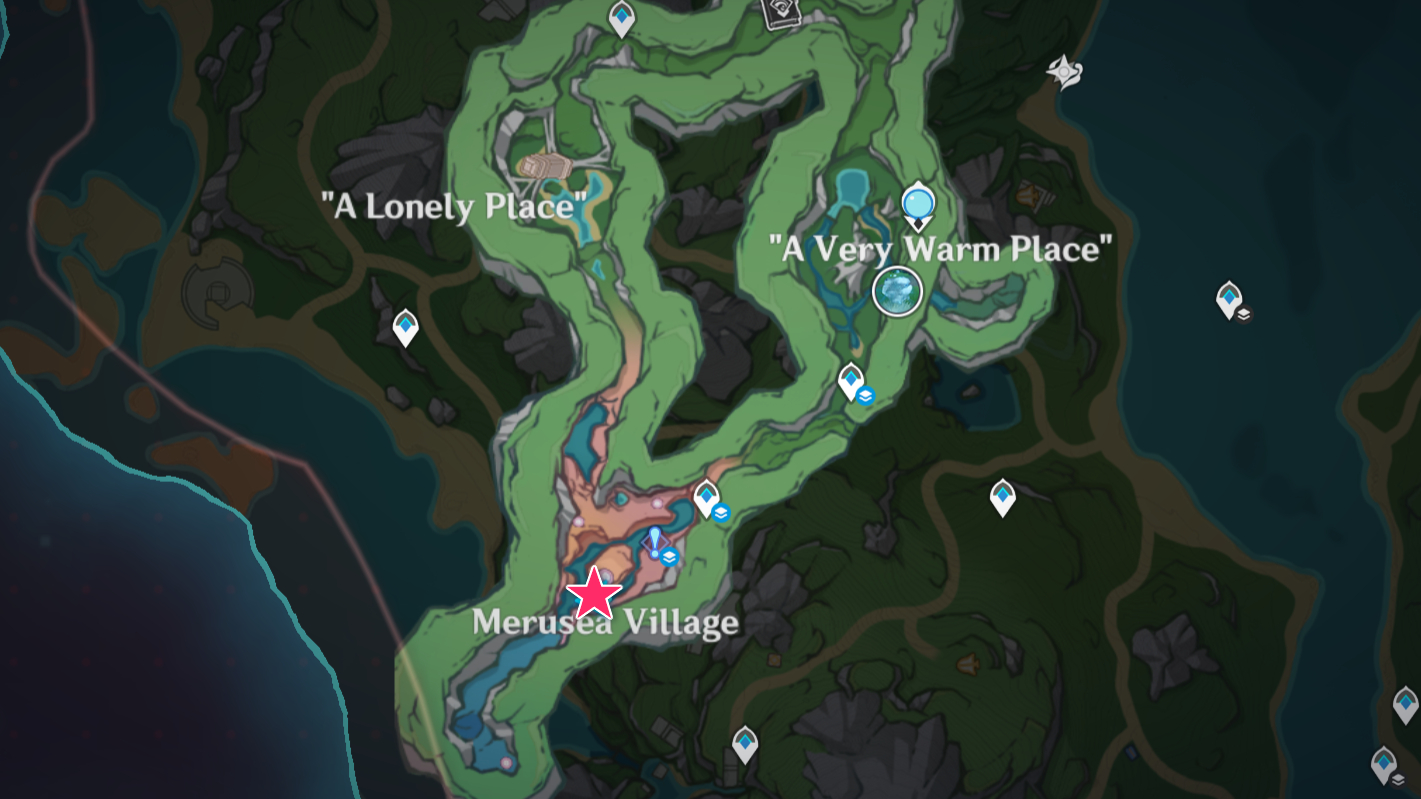
Task: Choose the teleport waypoint west of "A Lonely Place"
Action: pos(405,326)
